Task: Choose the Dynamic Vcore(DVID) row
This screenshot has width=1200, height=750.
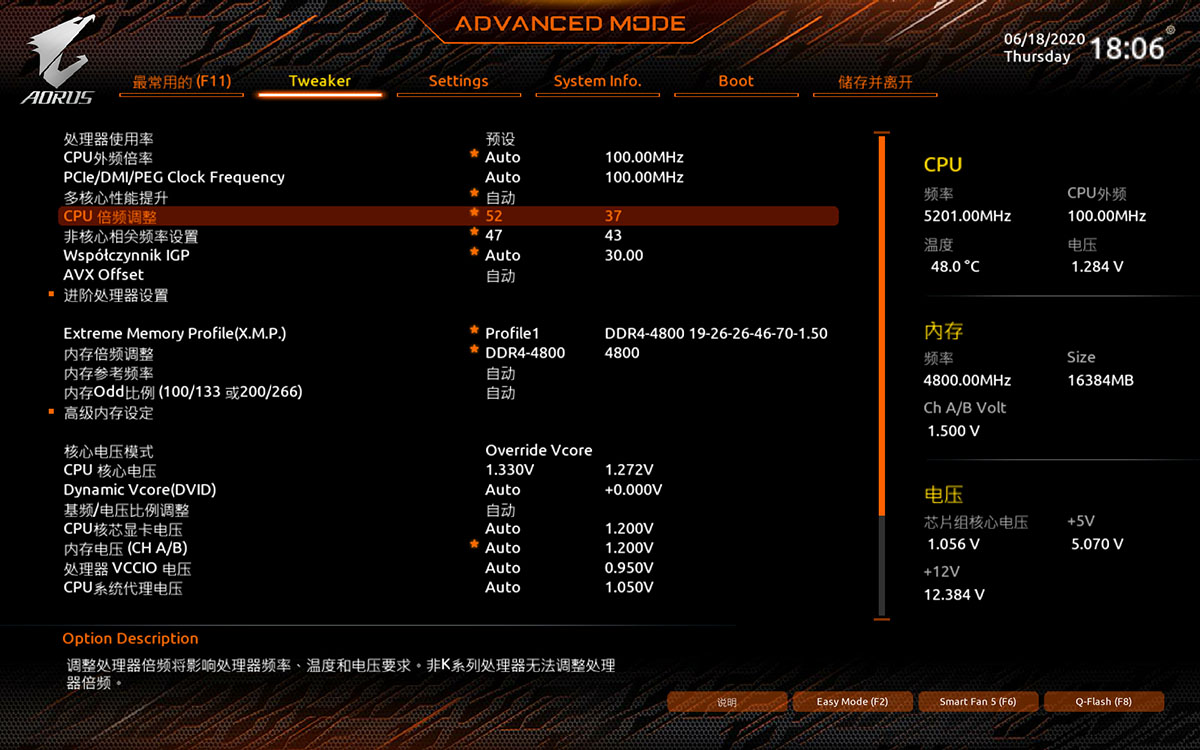Action: [x=140, y=490]
